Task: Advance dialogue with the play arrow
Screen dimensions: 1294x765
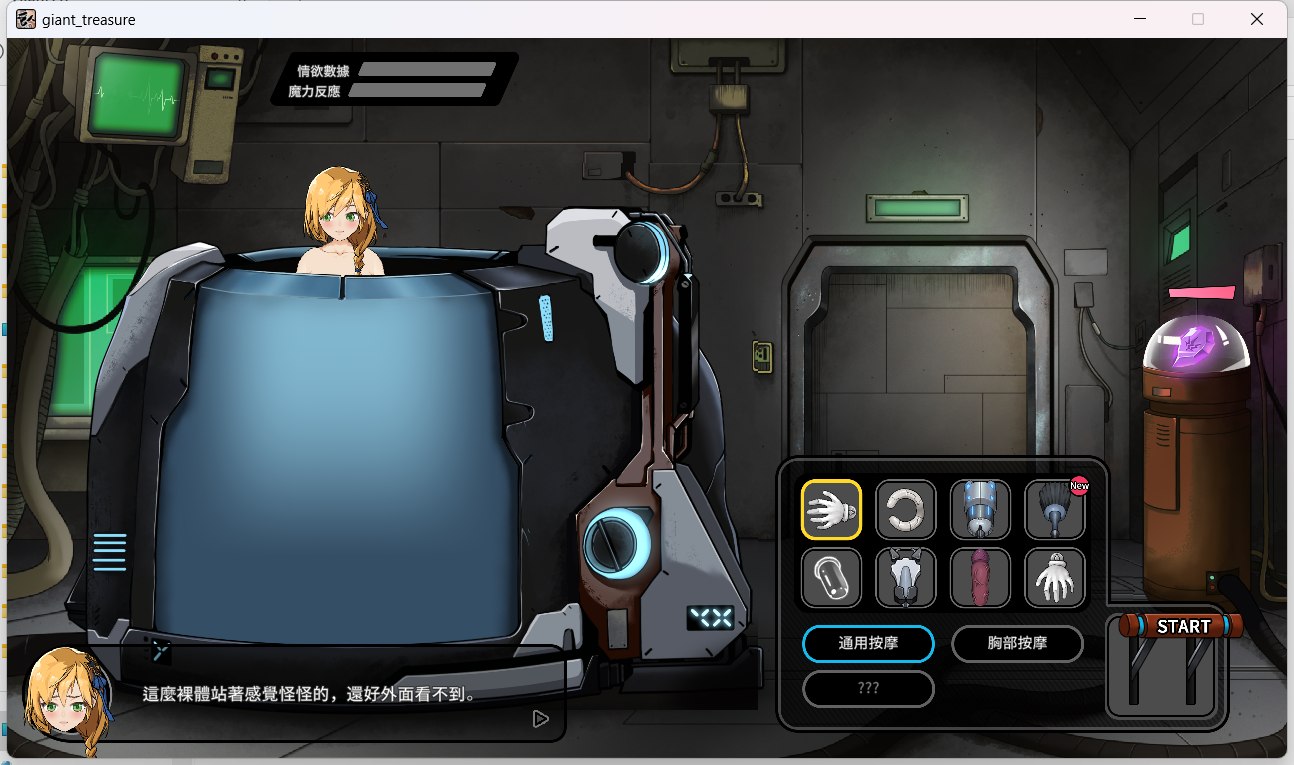Action: coord(540,718)
